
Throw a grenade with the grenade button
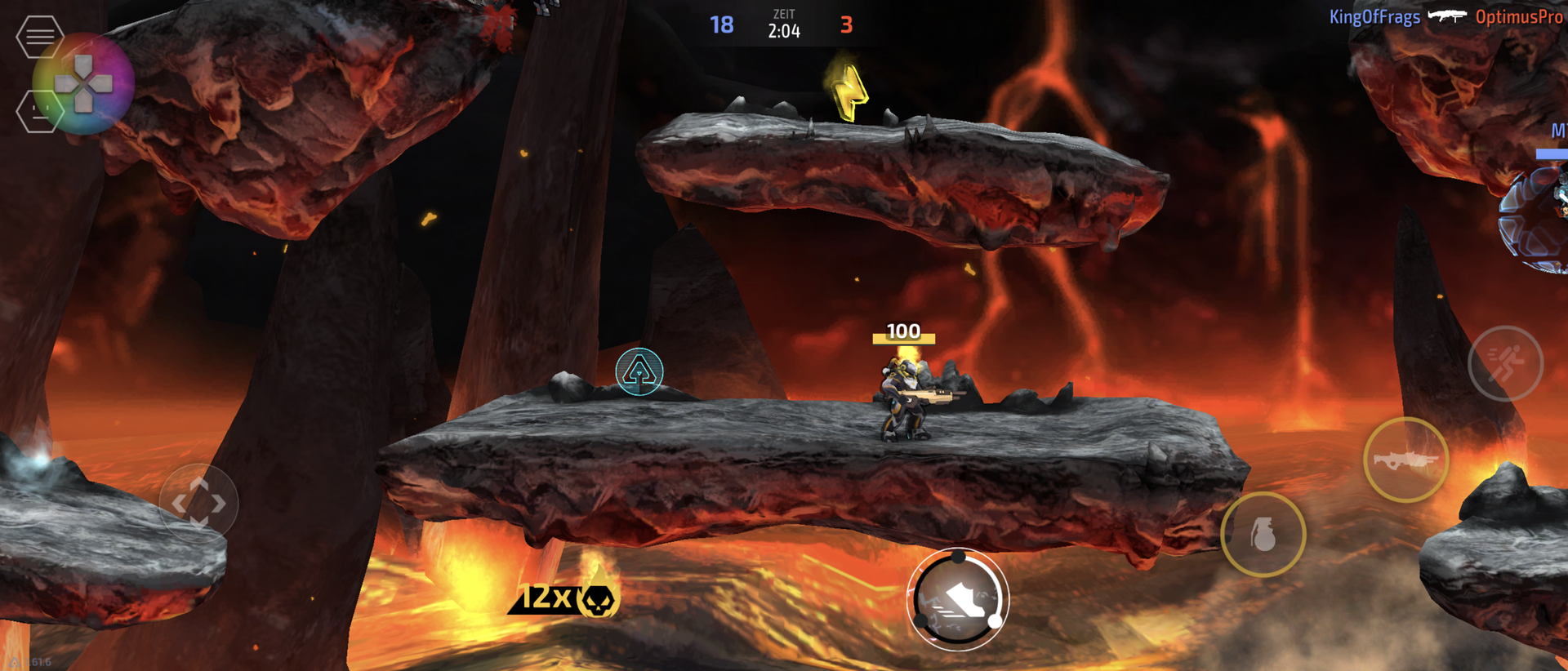tap(1263, 535)
